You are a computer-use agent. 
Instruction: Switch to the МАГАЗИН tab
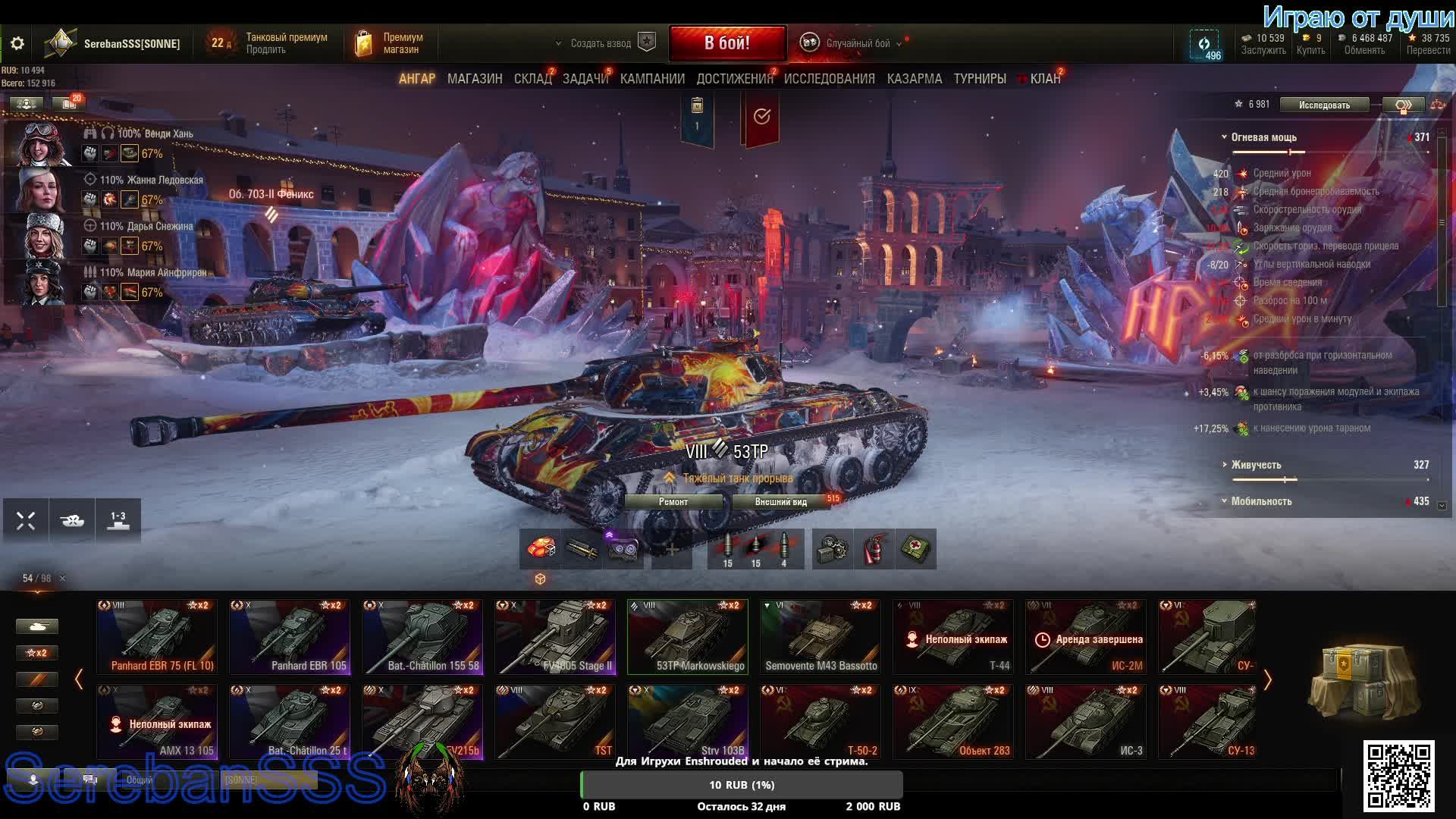[475, 79]
